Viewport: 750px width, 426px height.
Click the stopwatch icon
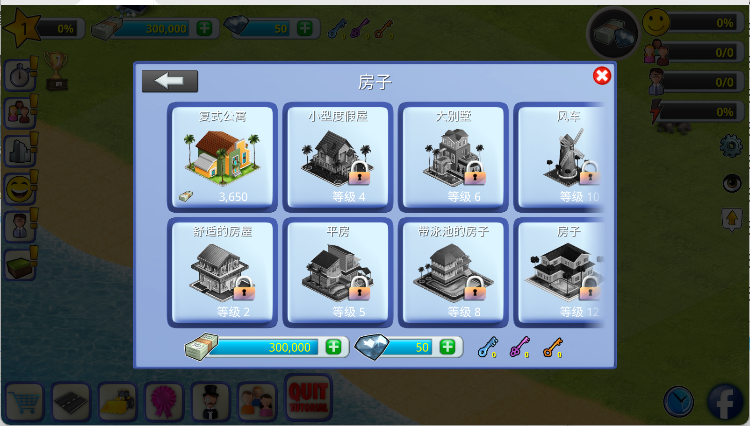click(19, 75)
